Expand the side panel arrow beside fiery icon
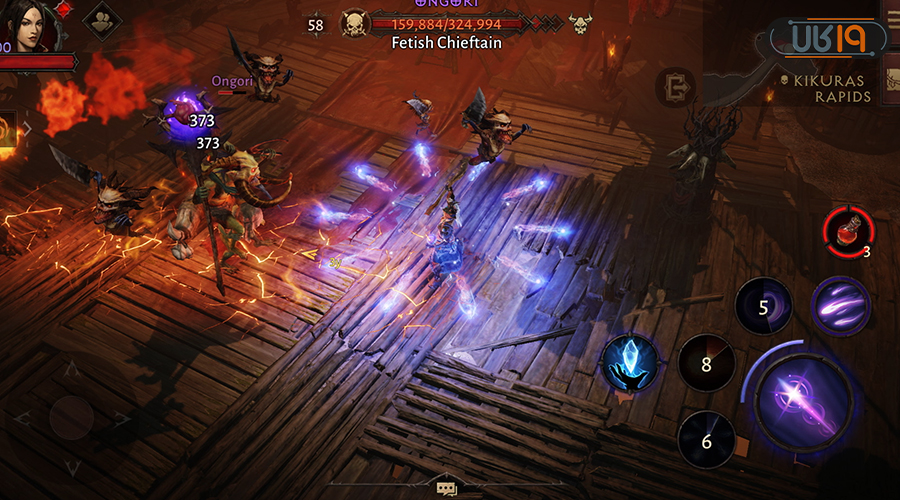 tap(25, 129)
